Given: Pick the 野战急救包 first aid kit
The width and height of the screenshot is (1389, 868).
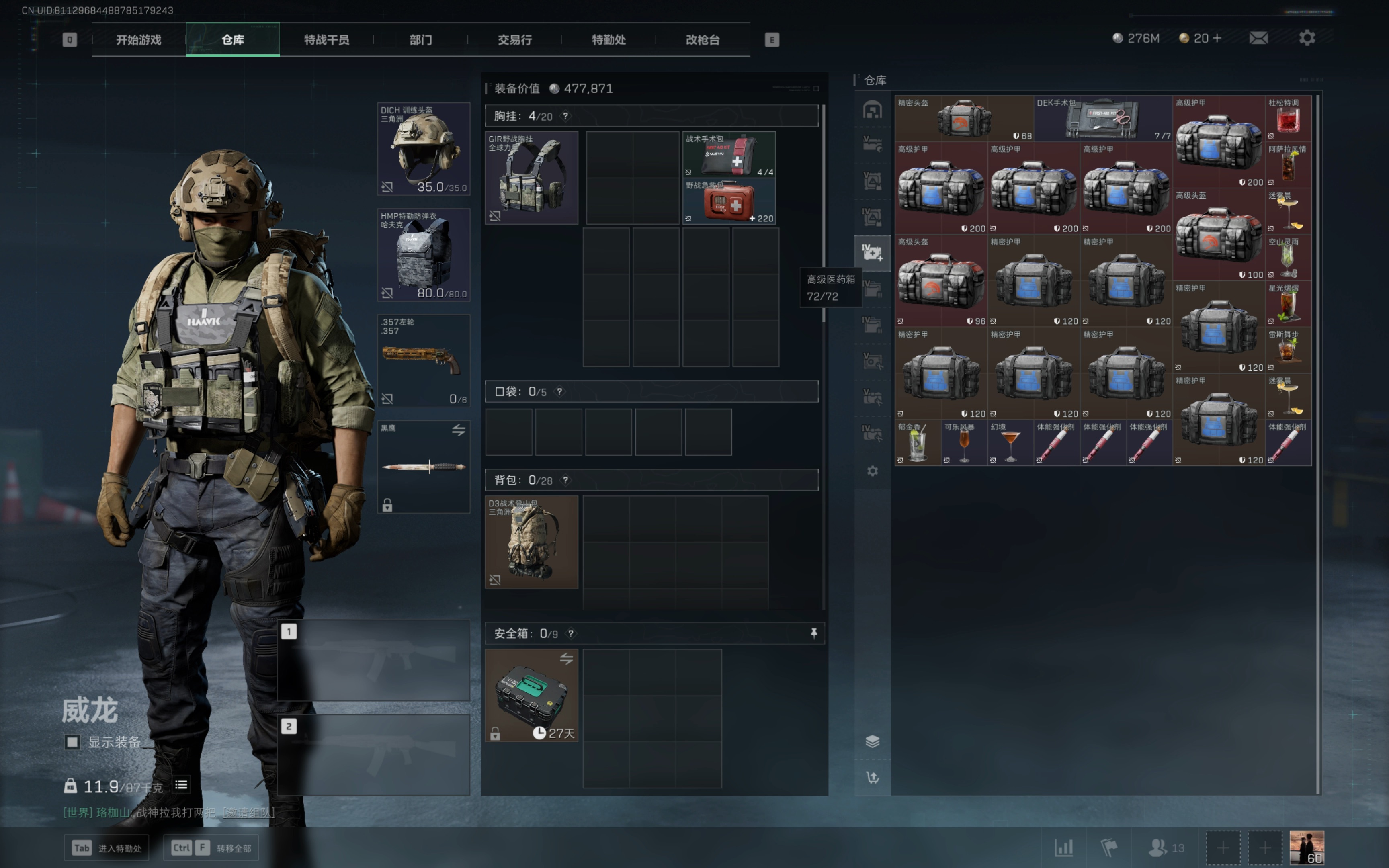Looking at the screenshot, I should tap(728, 201).
